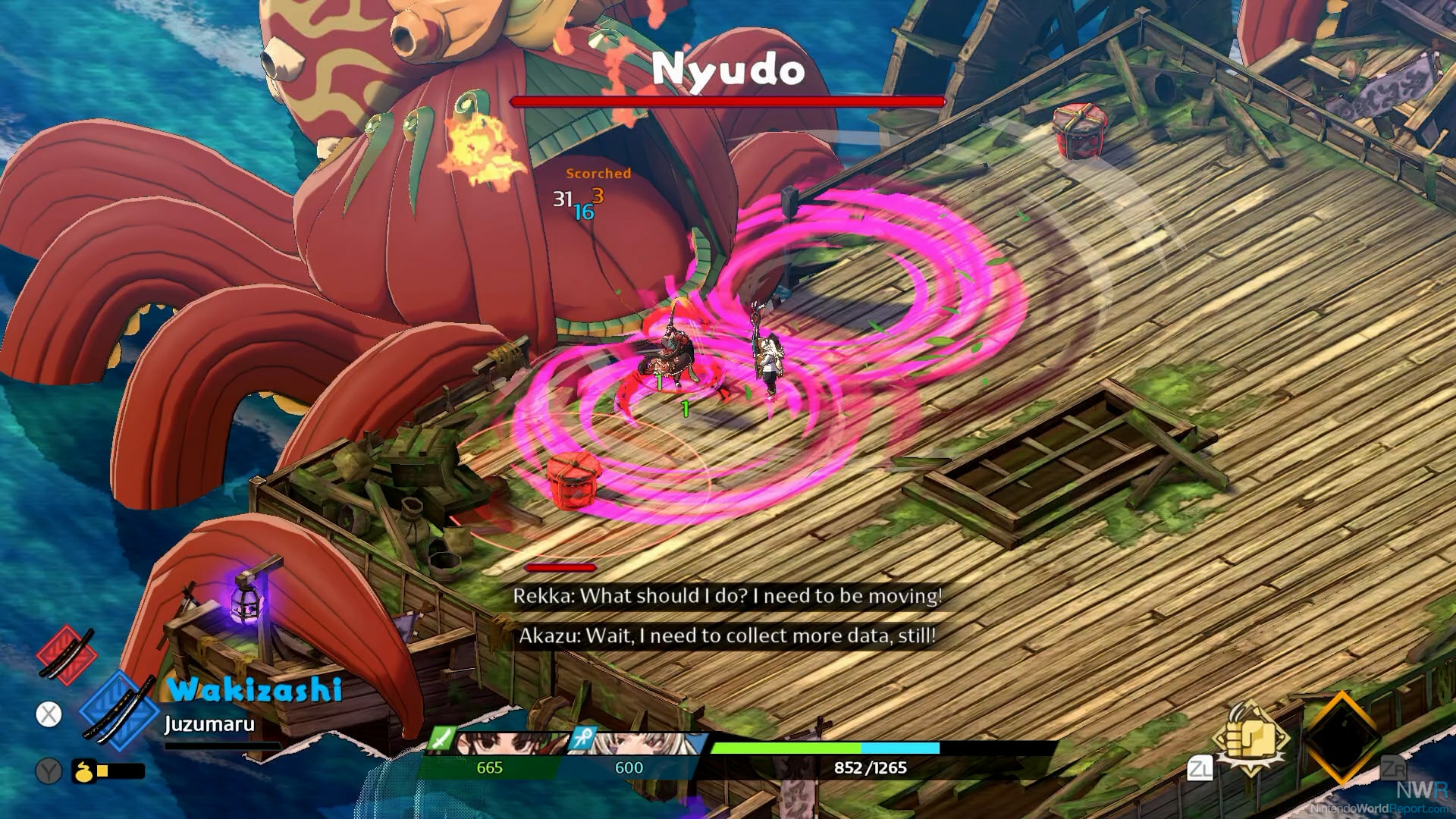The height and width of the screenshot is (819, 1456).
Task: Use the yellow gourd healing item
Action: pyautogui.click(x=83, y=771)
